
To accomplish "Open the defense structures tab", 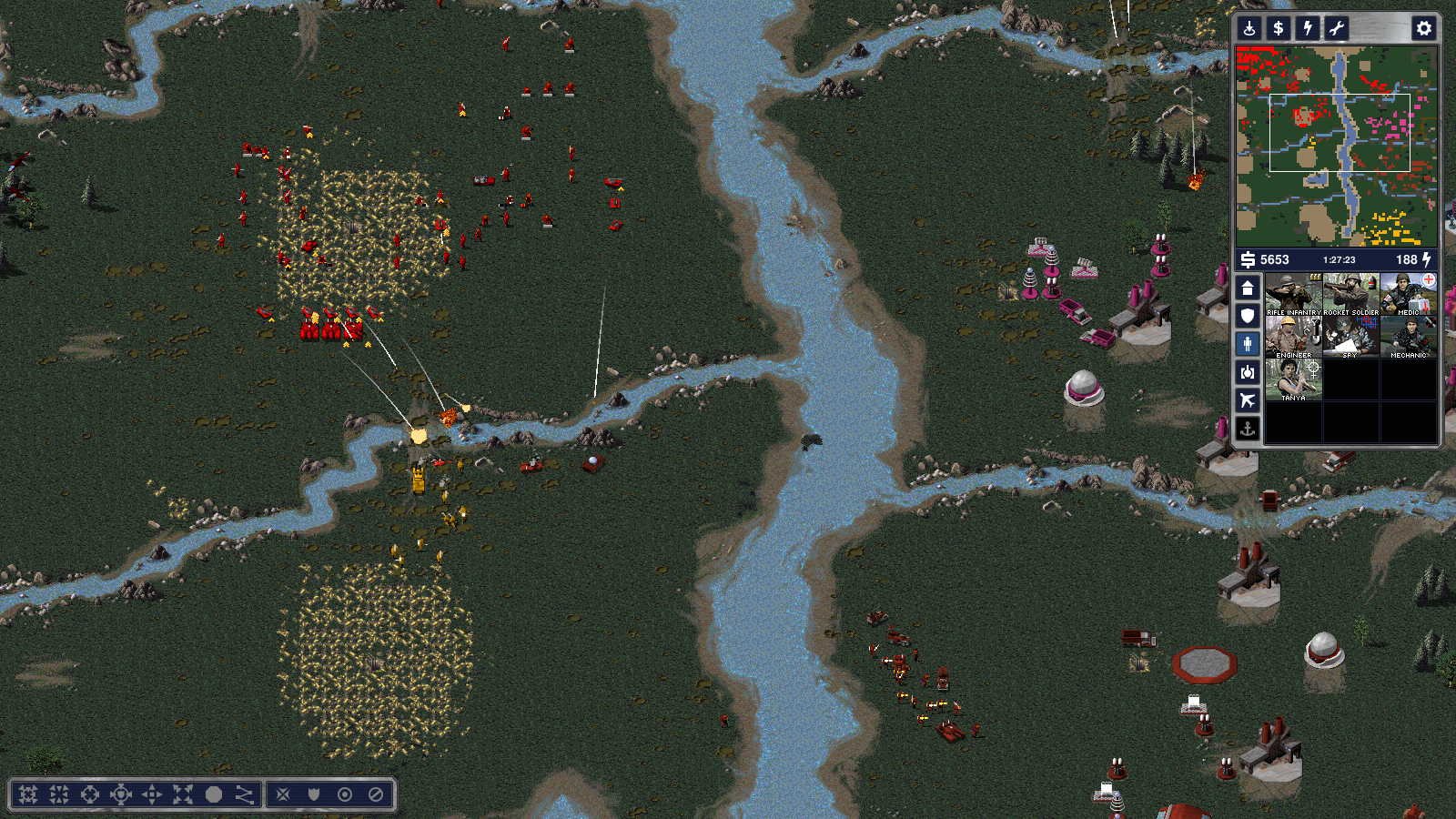I will coord(1248,316).
